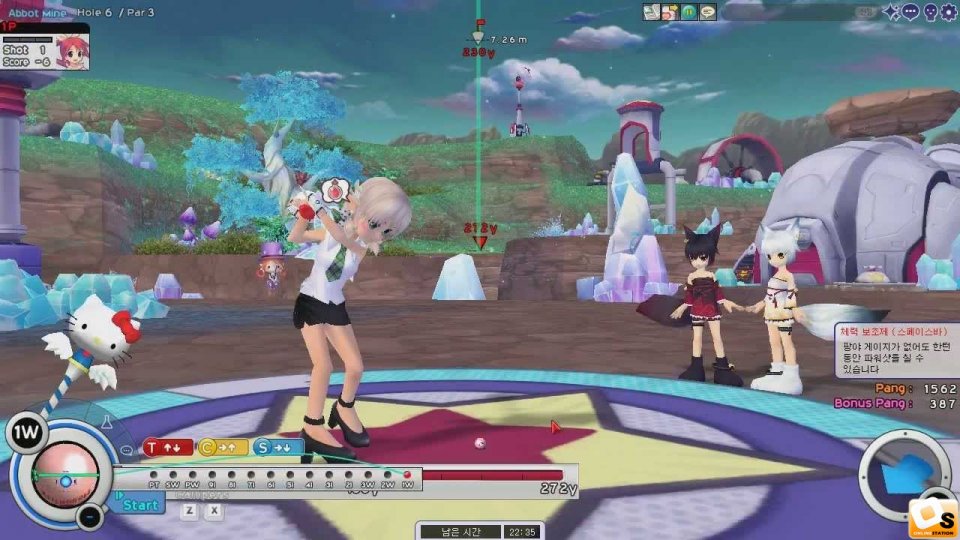Click the blue arrow camera dial
960x540 pixels.
[x=905, y=474]
